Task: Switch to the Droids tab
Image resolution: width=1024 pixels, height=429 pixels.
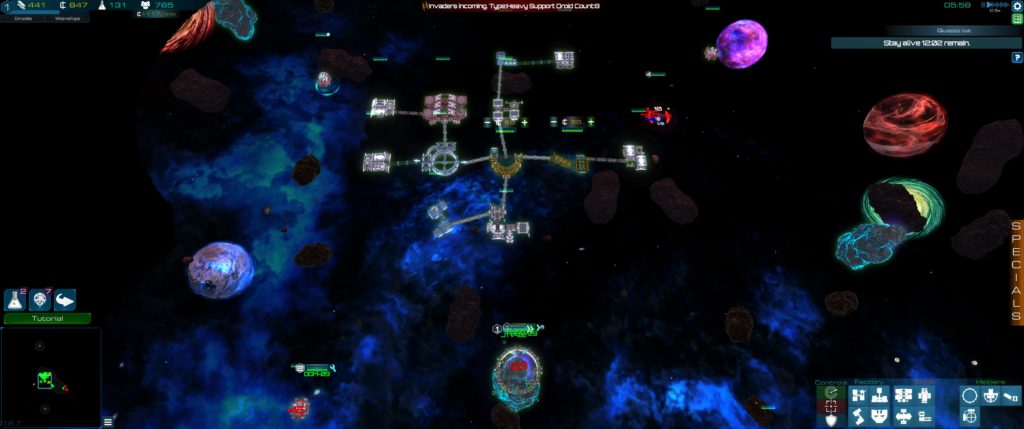Action: (23, 18)
